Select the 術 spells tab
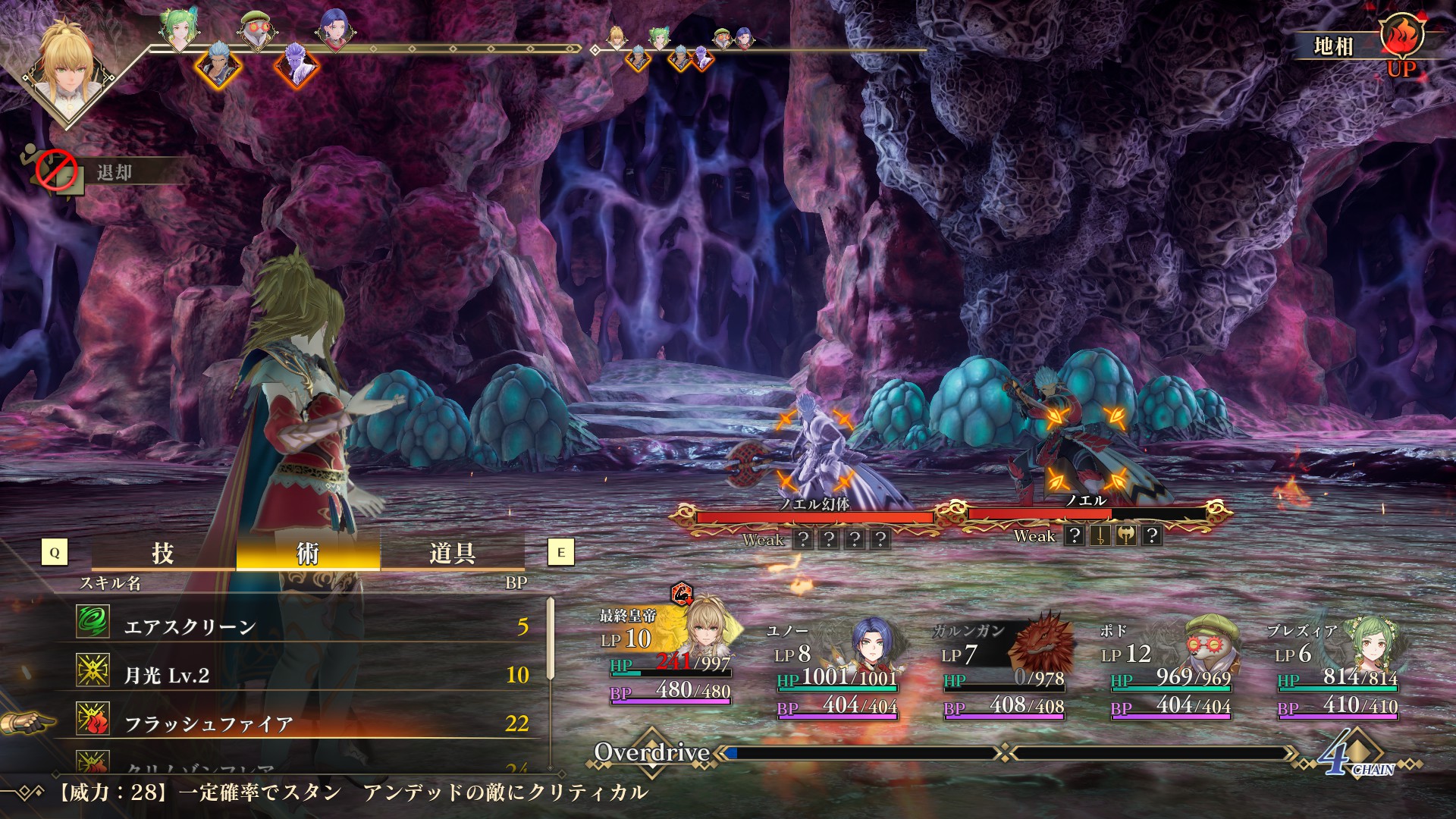1456x819 pixels. 307,552
